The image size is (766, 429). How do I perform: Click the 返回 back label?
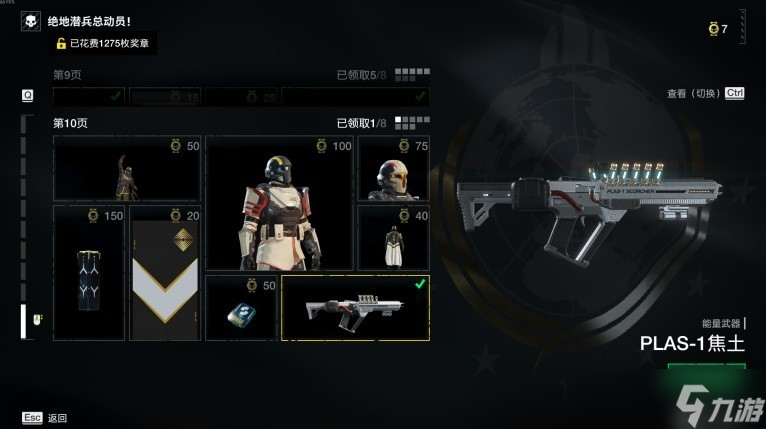(58, 418)
